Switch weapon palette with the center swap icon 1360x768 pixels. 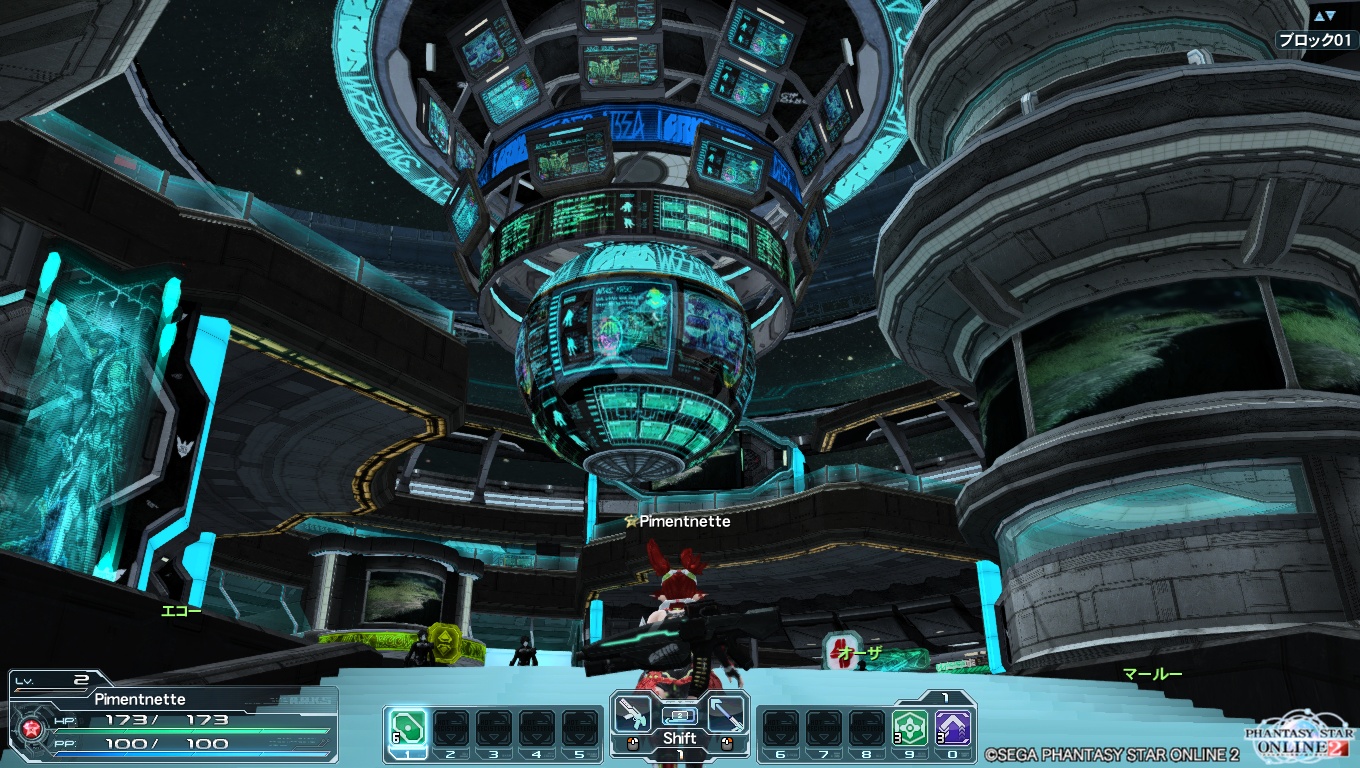[x=680, y=716]
